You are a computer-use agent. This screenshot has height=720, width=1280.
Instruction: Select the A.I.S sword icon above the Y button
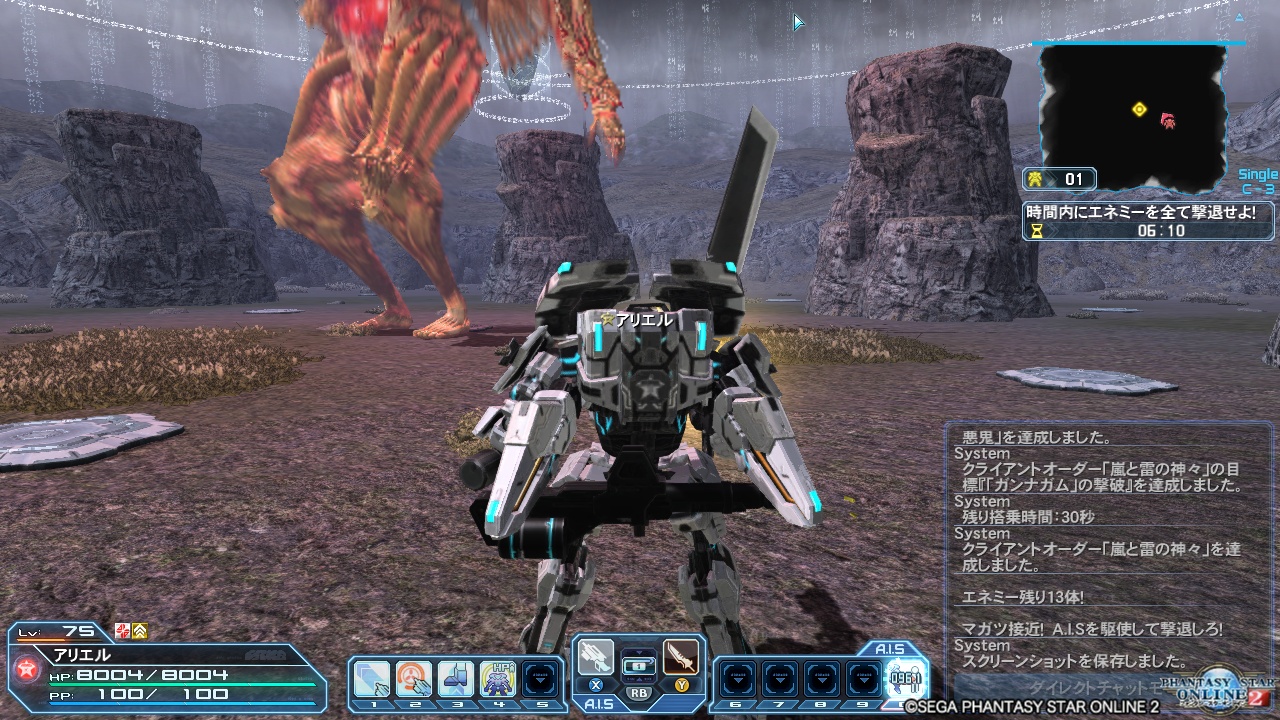(x=679, y=655)
